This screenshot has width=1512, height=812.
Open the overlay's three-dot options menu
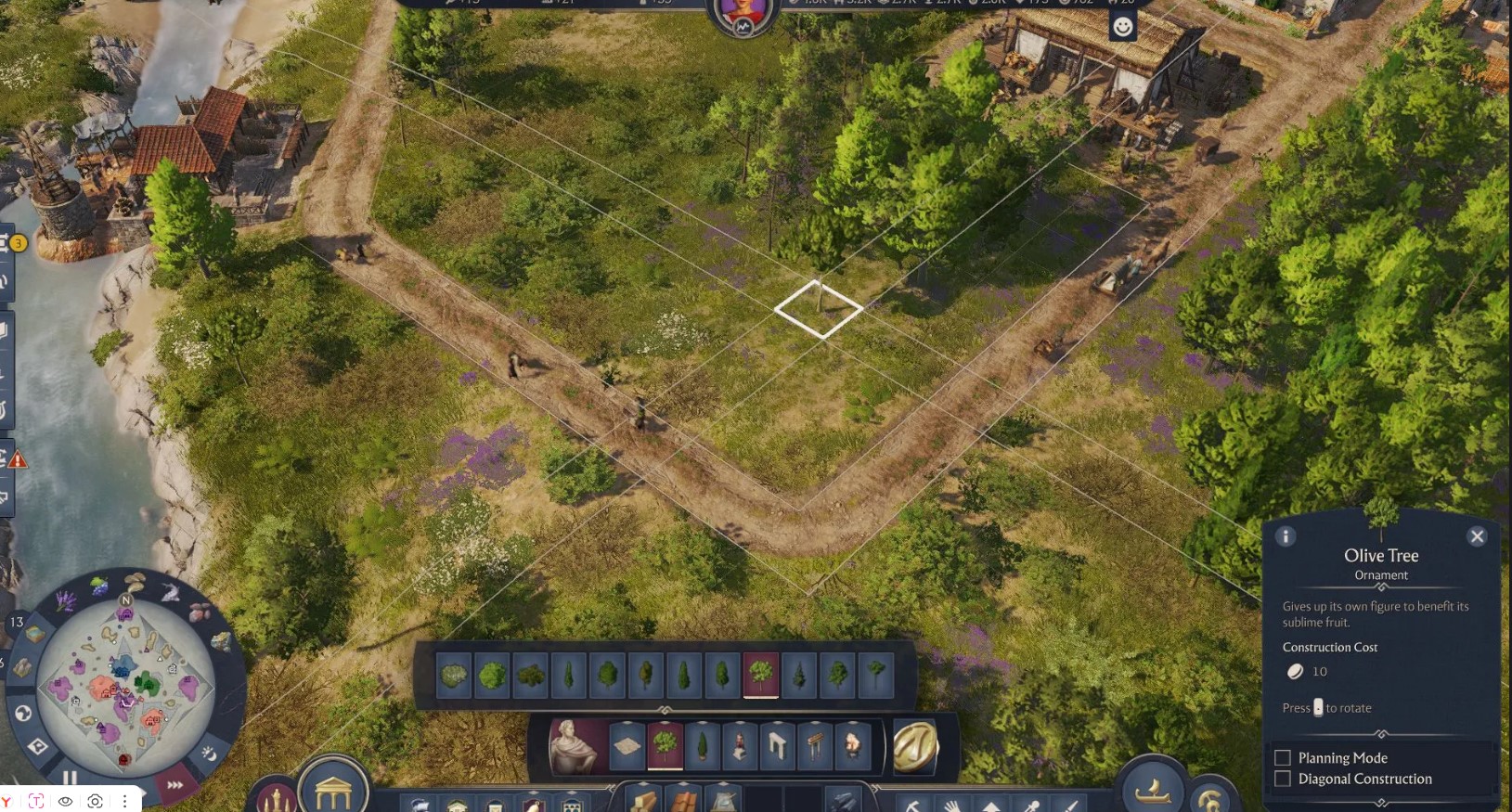(x=124, y=801)
